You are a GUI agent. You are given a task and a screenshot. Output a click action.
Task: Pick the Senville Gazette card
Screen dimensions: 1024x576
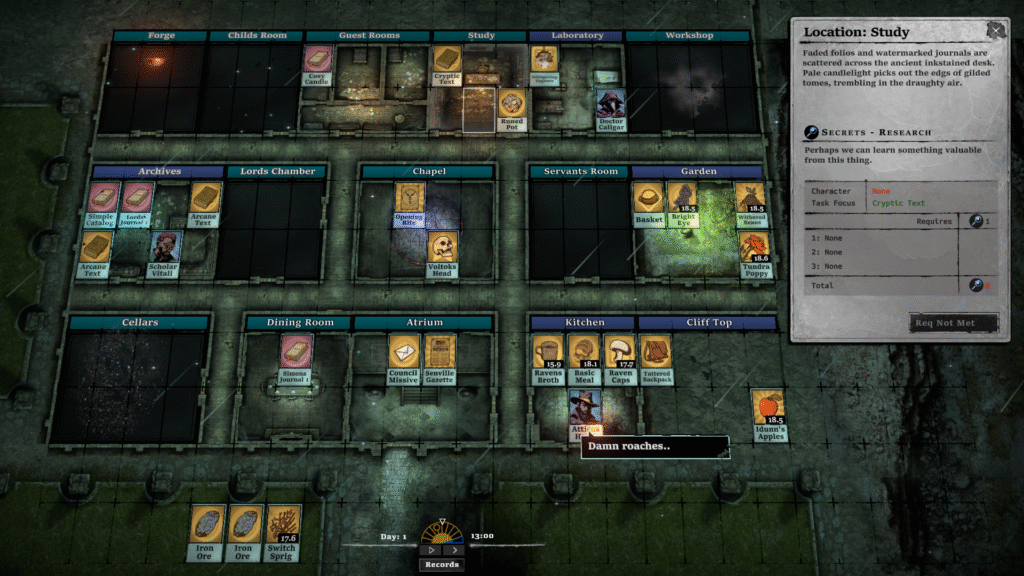(440, 357)
